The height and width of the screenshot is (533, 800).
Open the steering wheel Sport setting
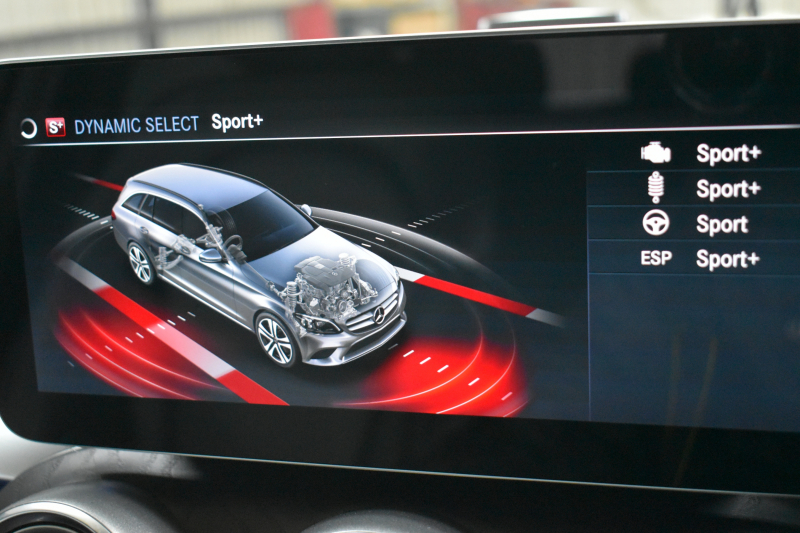pos(700,223)
